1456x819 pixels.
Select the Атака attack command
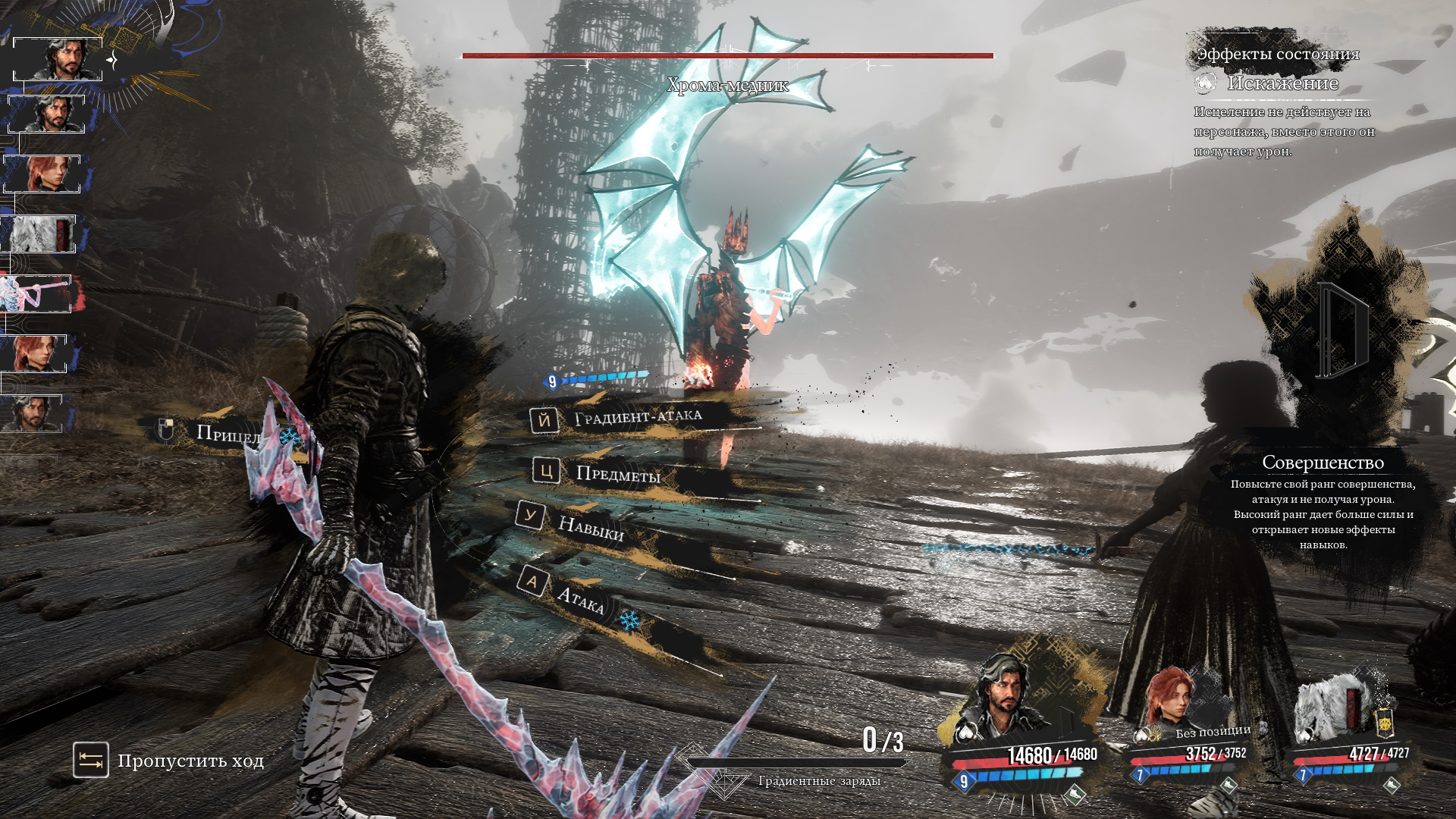[x=579, y=598]
